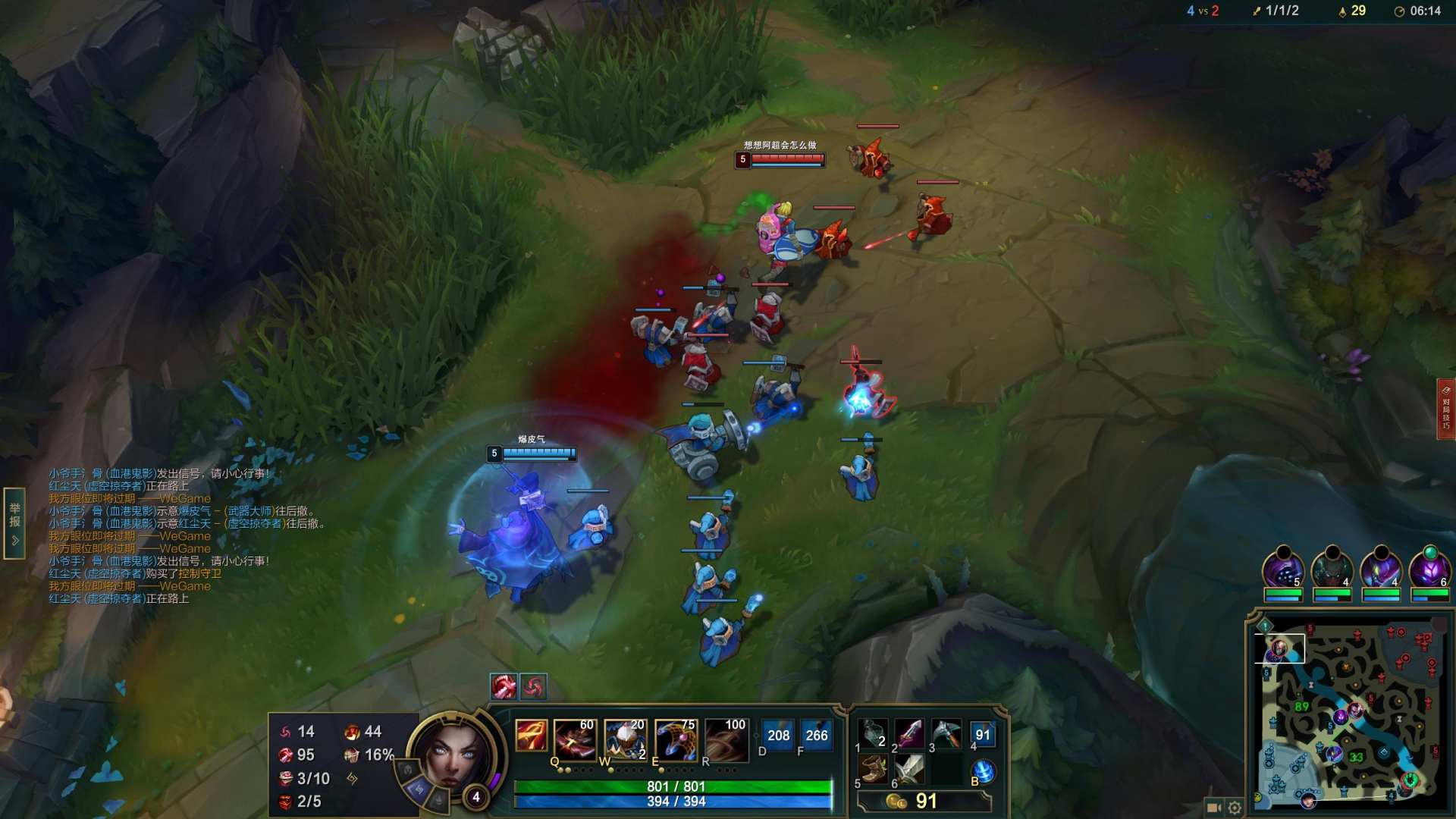Select the axe item in the inventory
The image size is (1456, 819).
946,733
